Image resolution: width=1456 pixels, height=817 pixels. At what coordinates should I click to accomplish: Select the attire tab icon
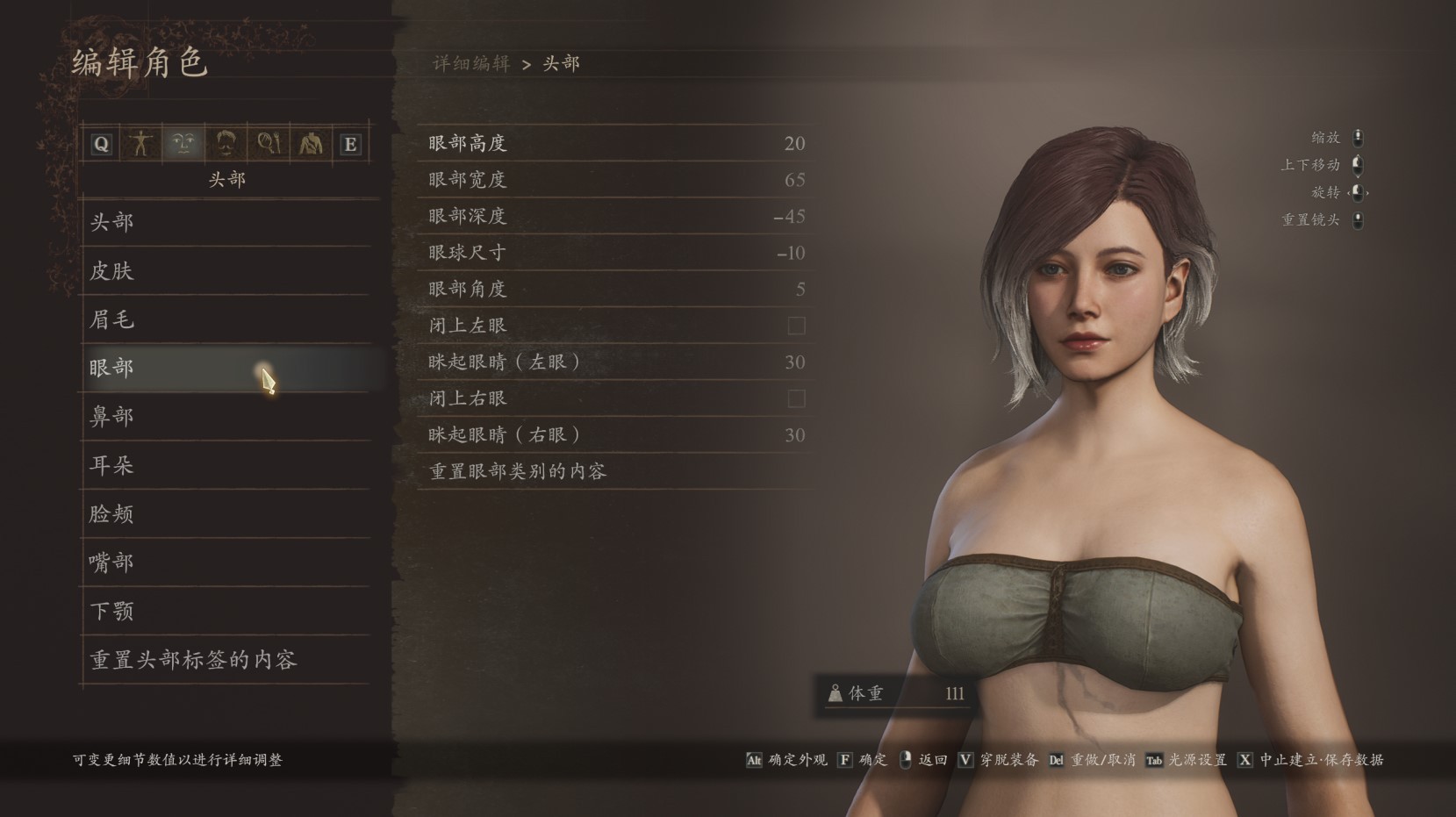point(309,144)
